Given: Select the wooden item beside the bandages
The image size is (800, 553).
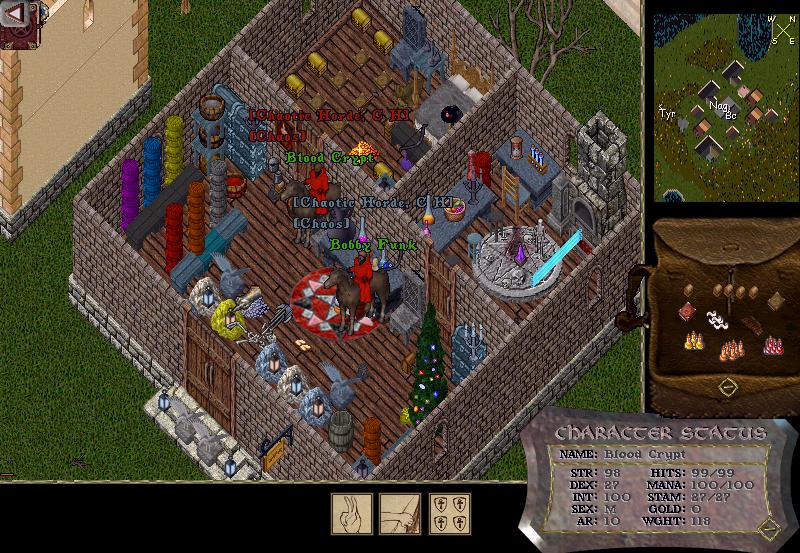Looking at the screenshot, I should [x=750, y=324].
